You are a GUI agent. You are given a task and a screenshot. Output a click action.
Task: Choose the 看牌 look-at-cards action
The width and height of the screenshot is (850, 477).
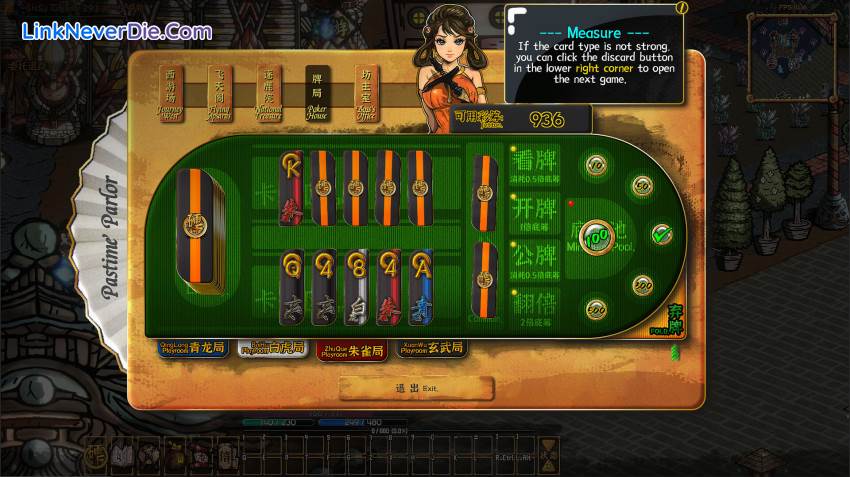534,166
